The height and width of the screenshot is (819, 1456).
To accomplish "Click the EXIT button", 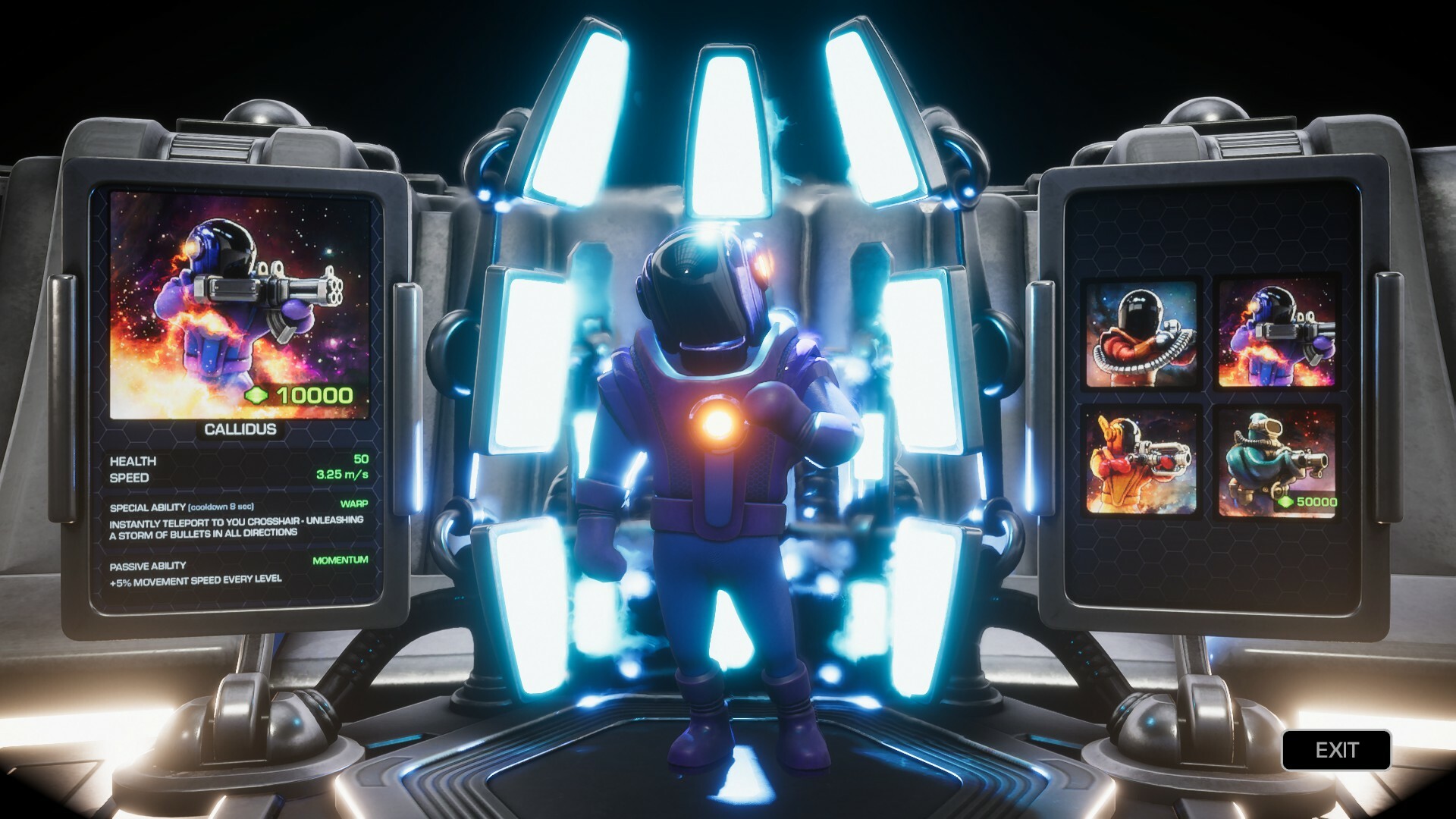I will tap(1338, 751).
